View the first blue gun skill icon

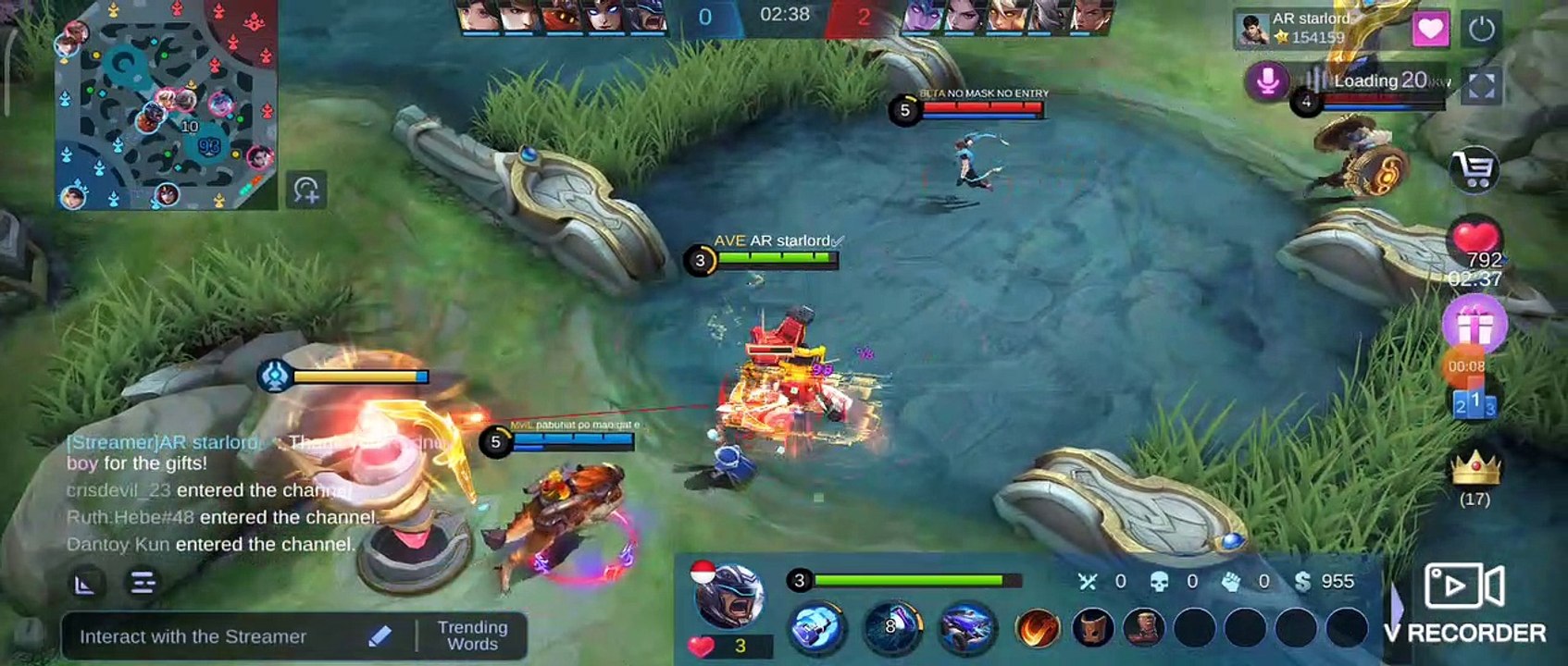click(817, 627)
